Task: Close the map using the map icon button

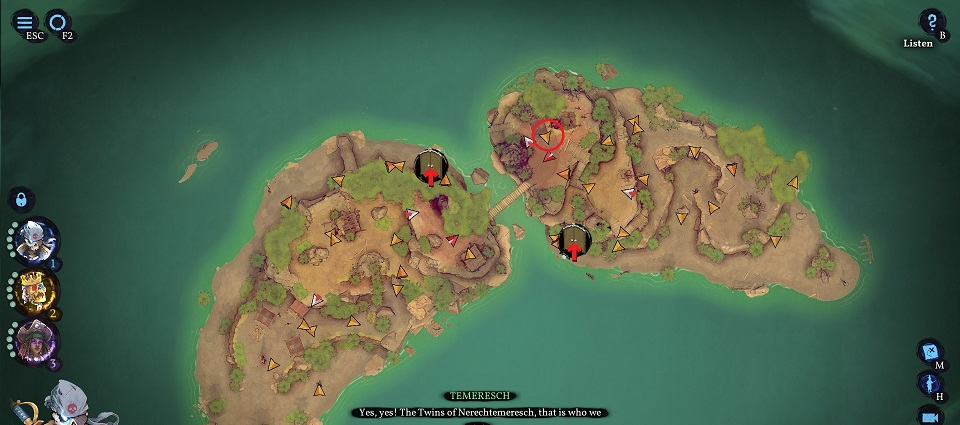Action: [930, 352]
